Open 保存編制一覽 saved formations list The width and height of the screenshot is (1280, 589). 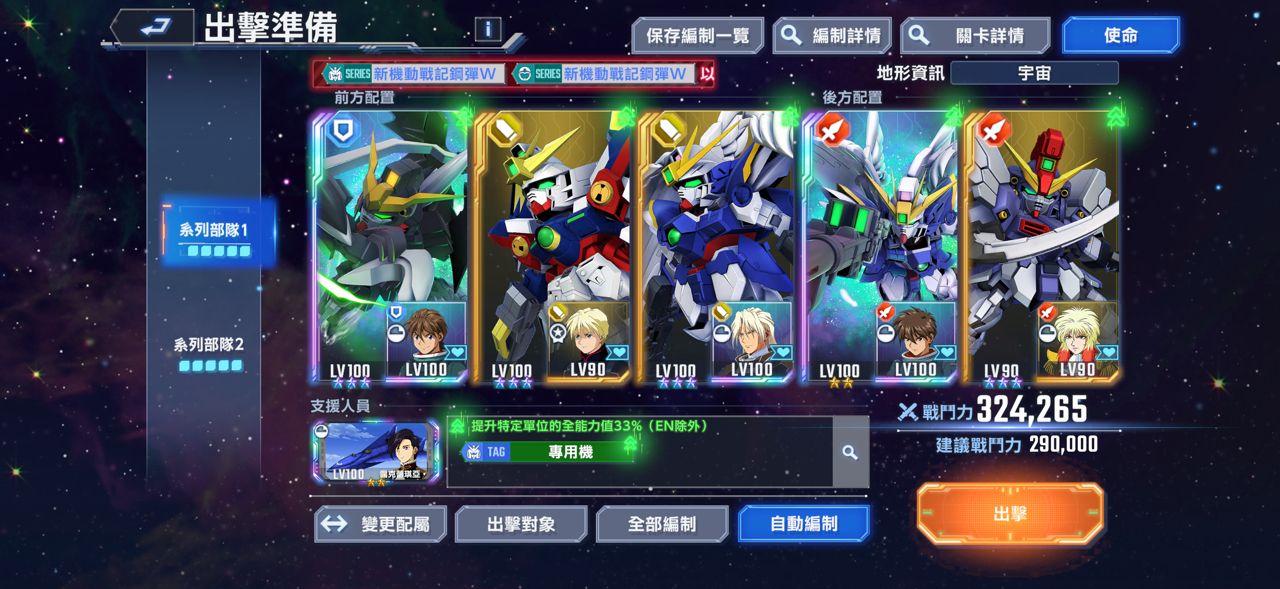(697, 36)
